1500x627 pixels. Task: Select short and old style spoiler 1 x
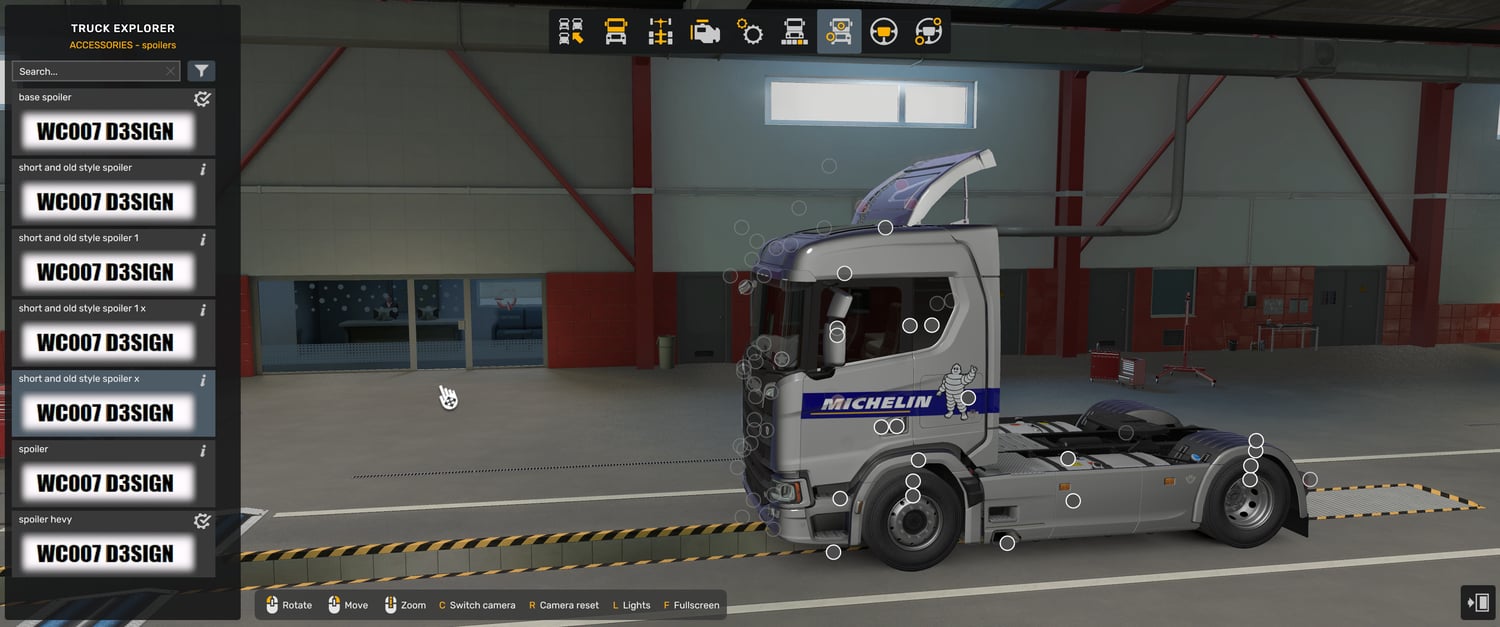pos(104,342)
